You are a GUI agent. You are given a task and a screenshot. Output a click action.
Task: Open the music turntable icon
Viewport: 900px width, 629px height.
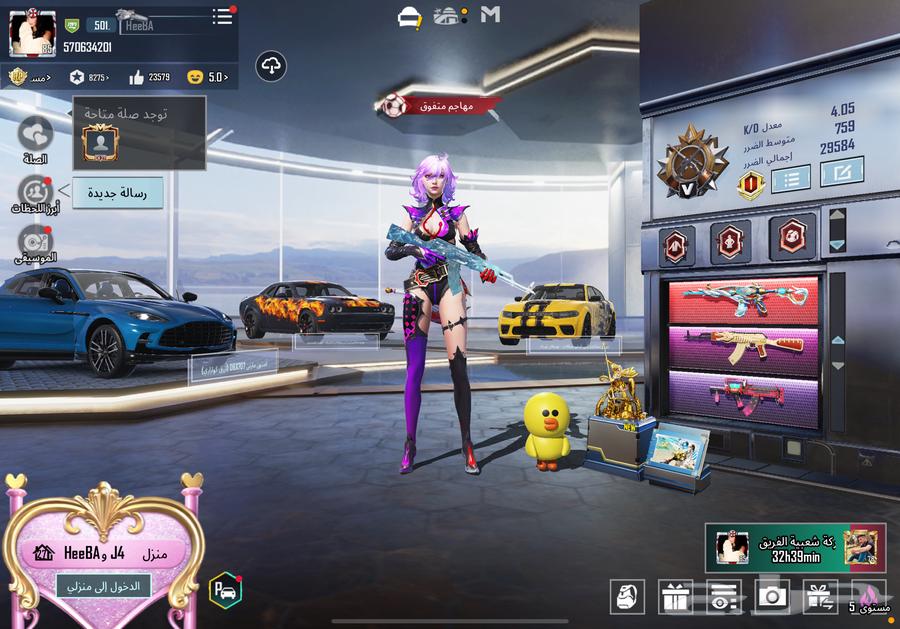click(35, 242)
